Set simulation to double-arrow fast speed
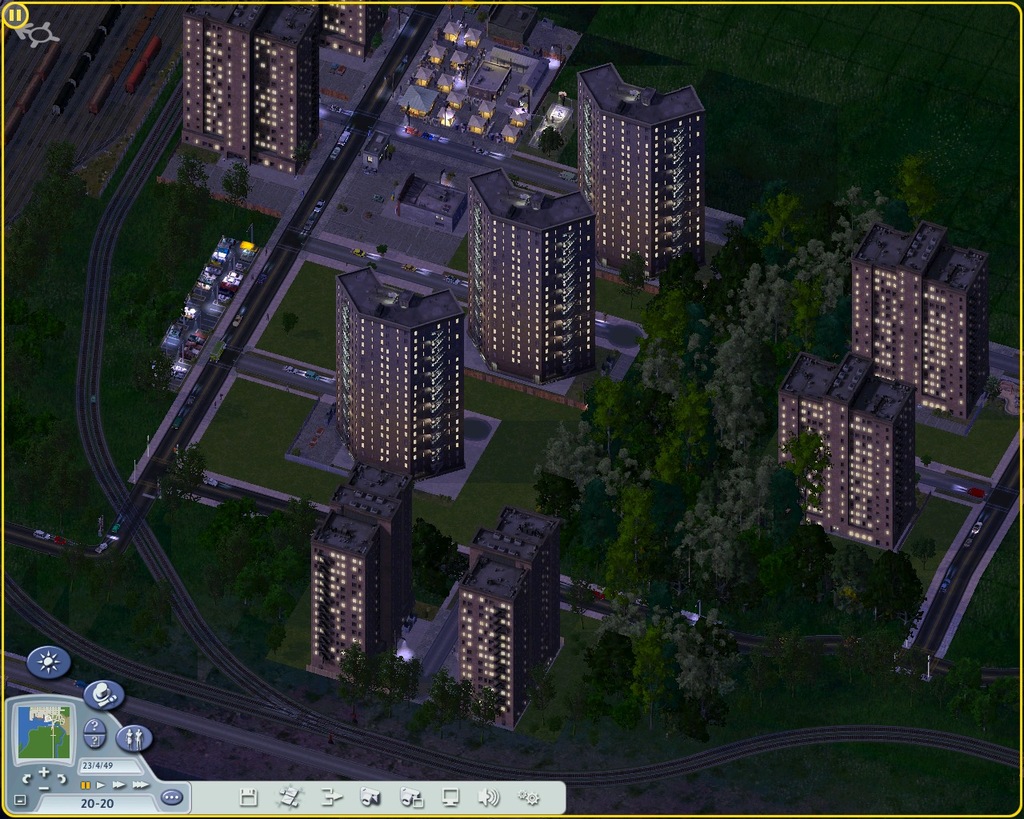The width and height of the screenshot is (1024, 819). [117, 785]
